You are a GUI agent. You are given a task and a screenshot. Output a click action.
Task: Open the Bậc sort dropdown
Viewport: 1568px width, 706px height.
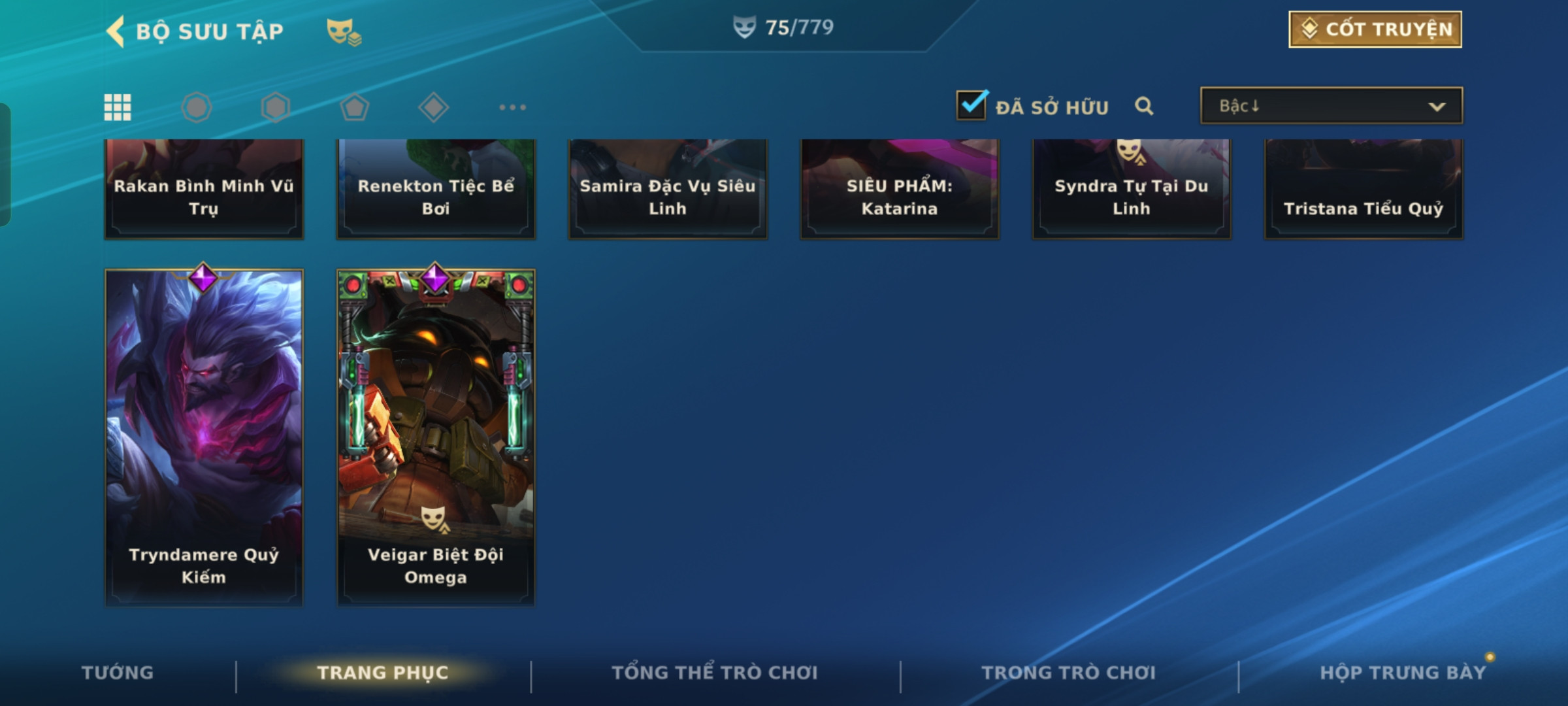click(x=1331, y=106)
